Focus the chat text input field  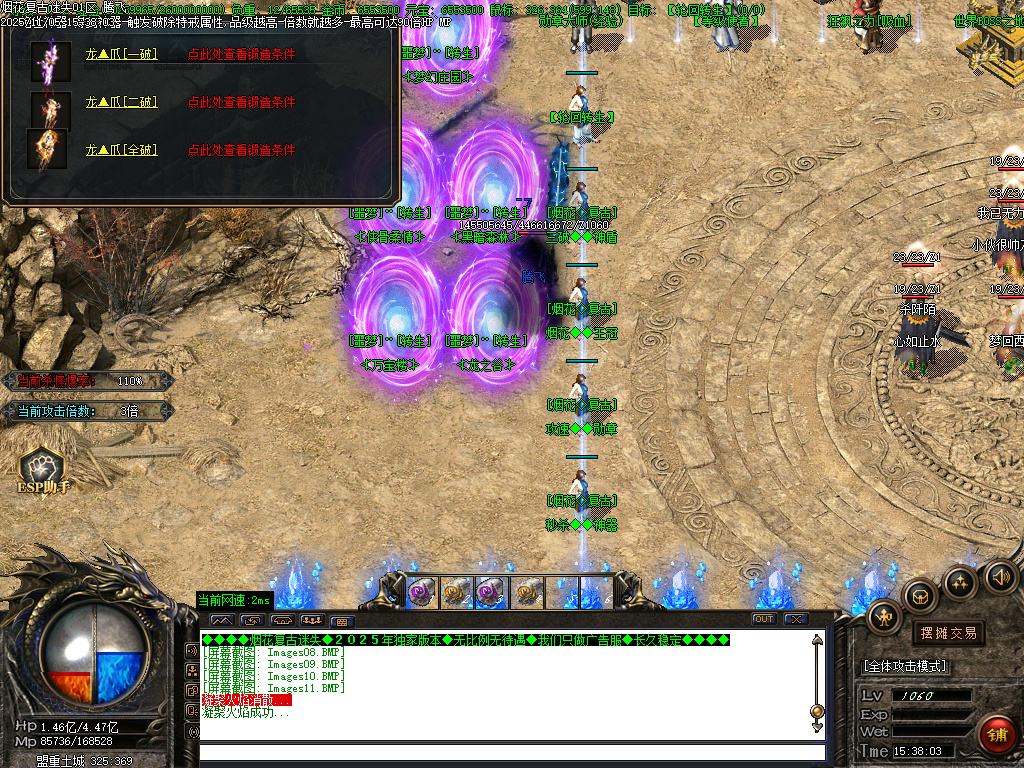[x=512, y=752]
